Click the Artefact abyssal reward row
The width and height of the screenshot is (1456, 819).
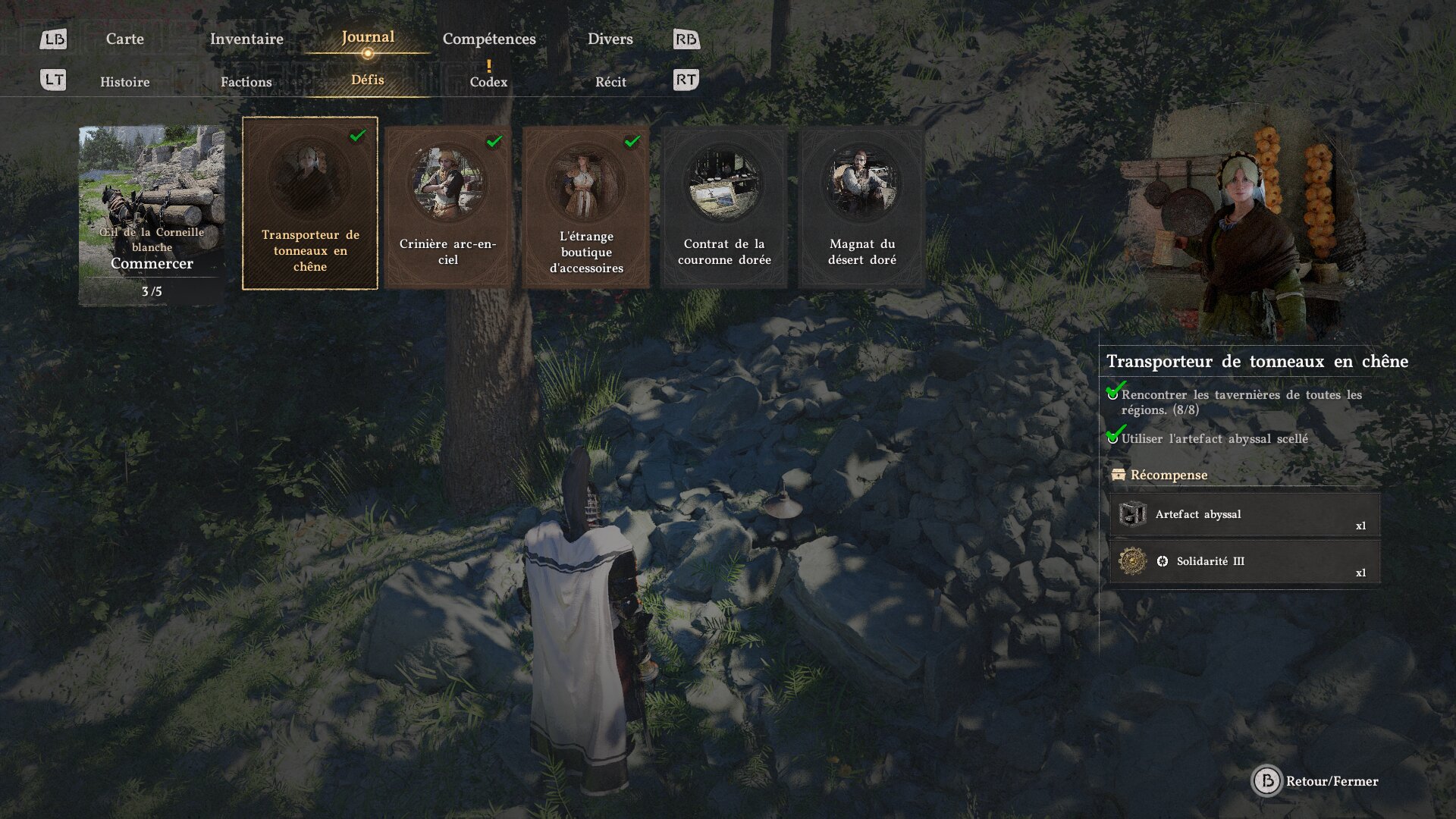pyautogui.click(x=1244, y=515)
